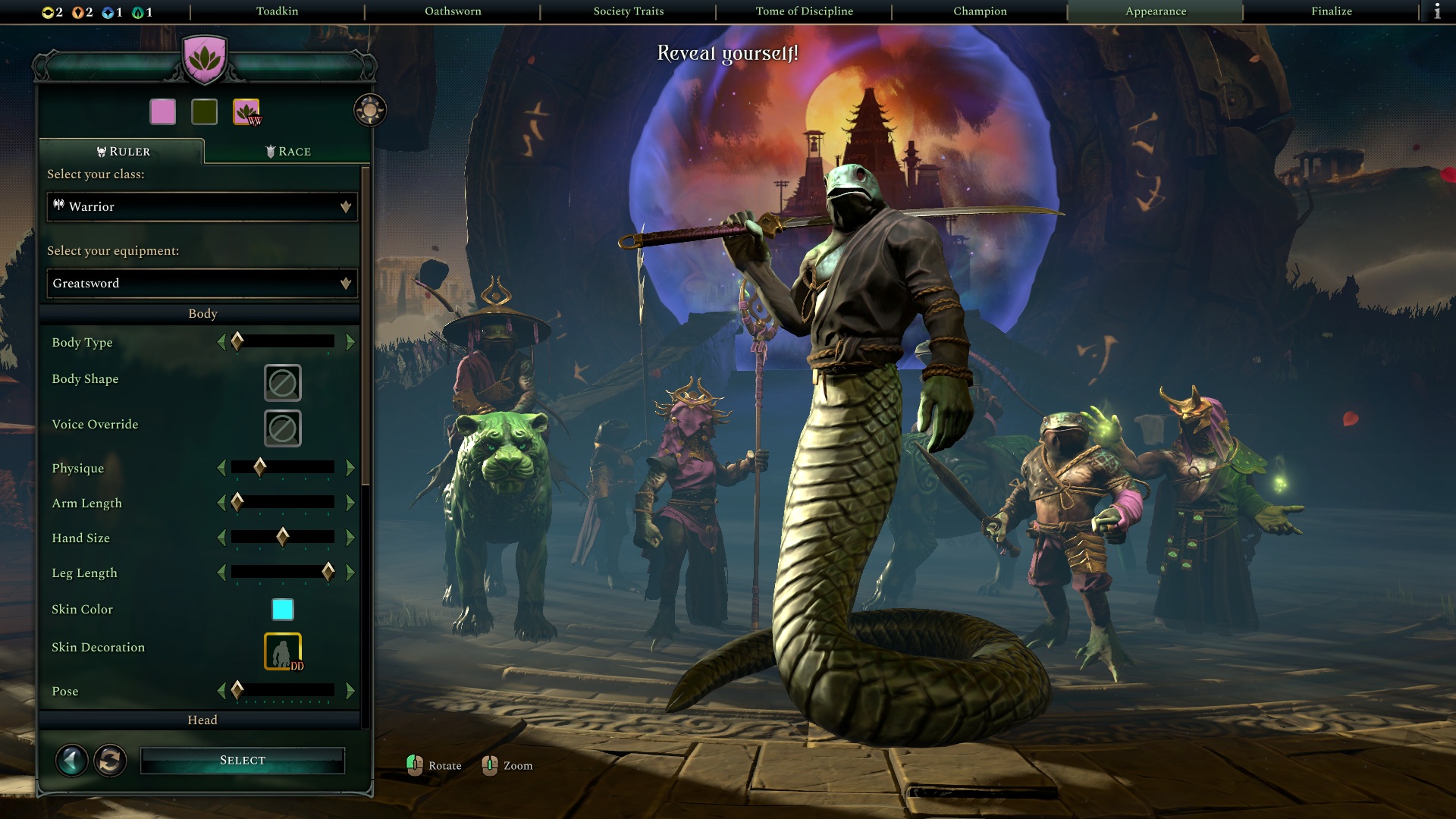
Task: Click the back arrow button
Action: tap(72, 760)
